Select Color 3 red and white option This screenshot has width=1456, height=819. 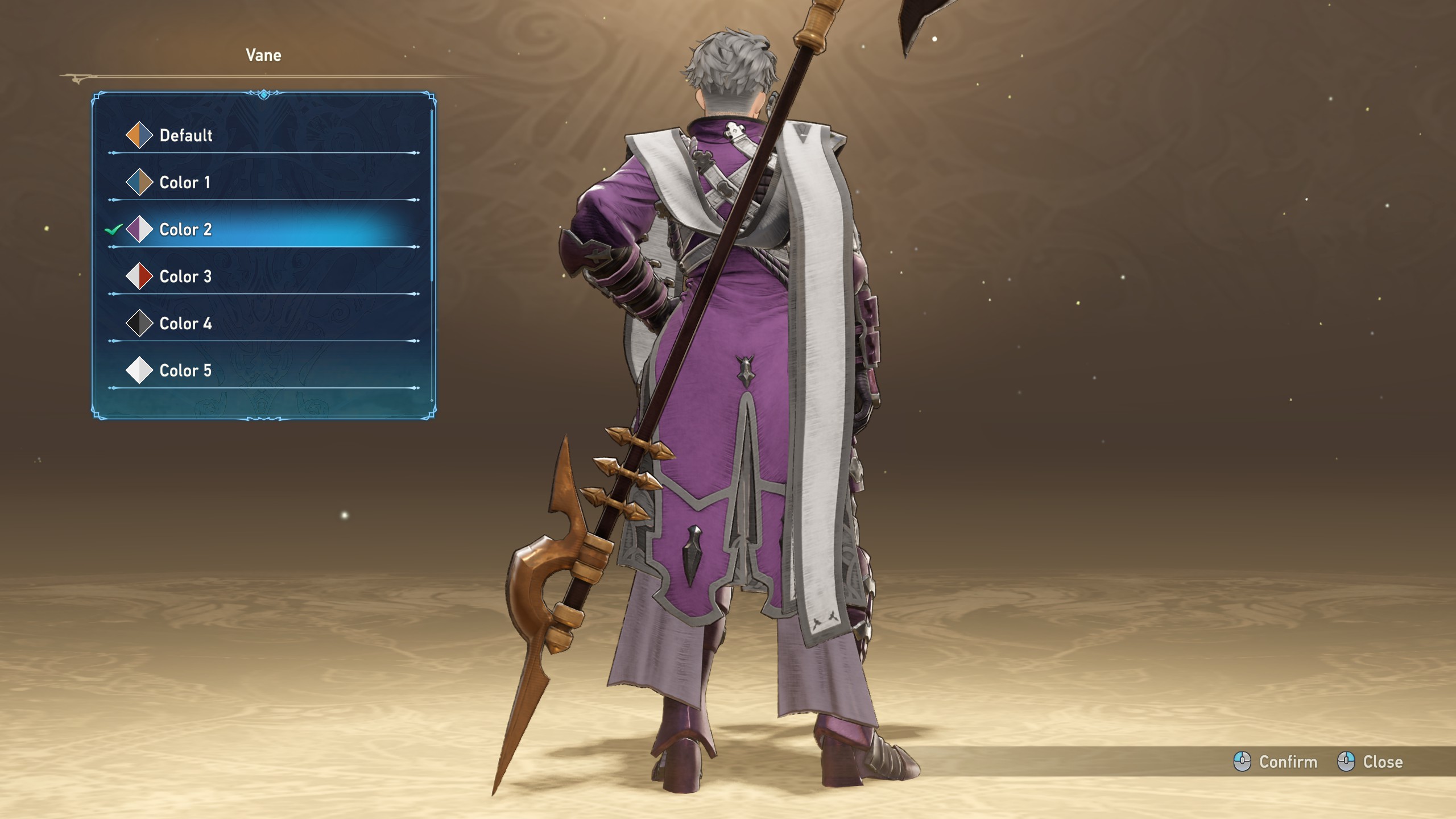(185, 277)
